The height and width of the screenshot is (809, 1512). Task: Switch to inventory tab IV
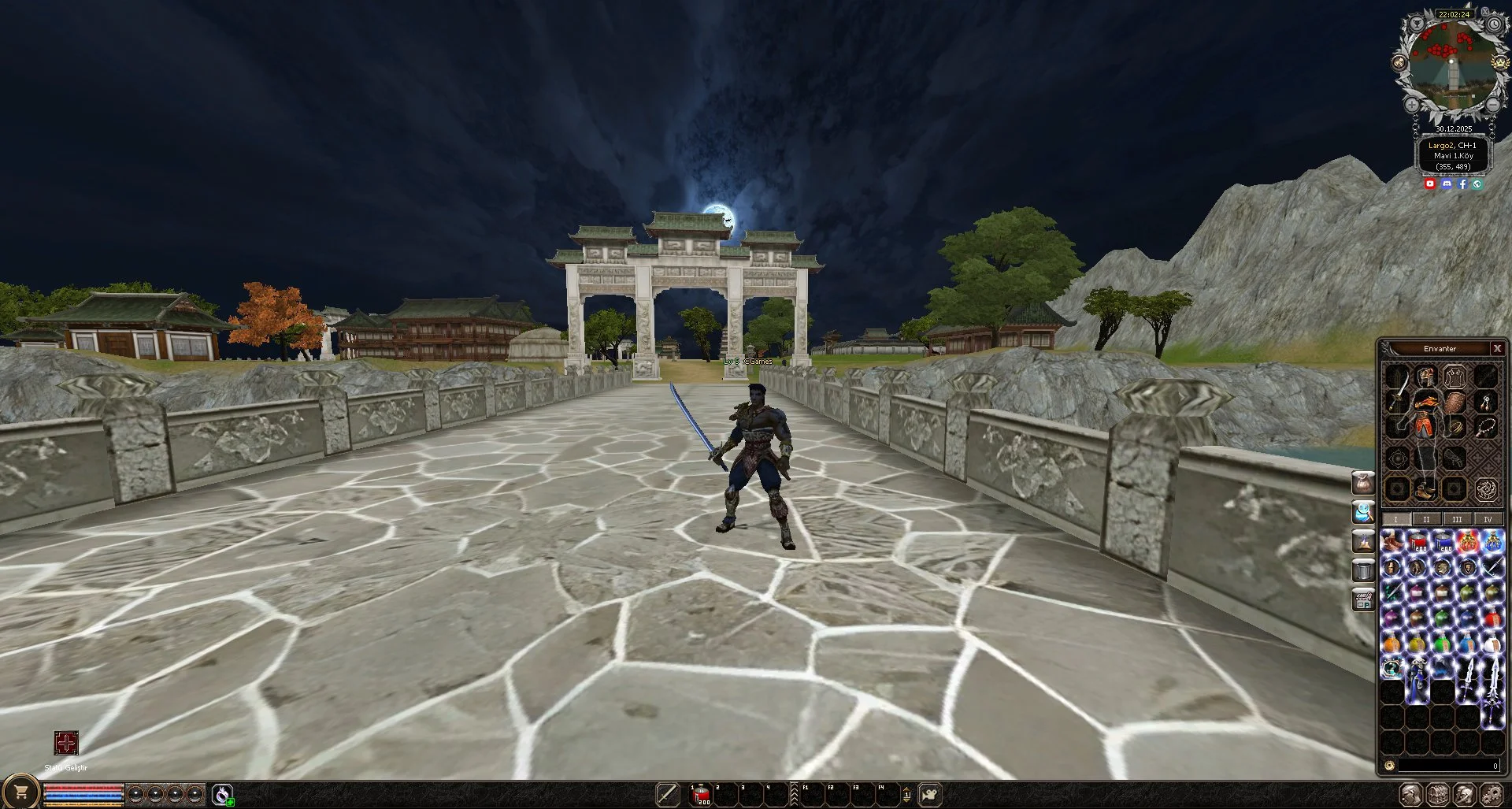[1487, 519]
